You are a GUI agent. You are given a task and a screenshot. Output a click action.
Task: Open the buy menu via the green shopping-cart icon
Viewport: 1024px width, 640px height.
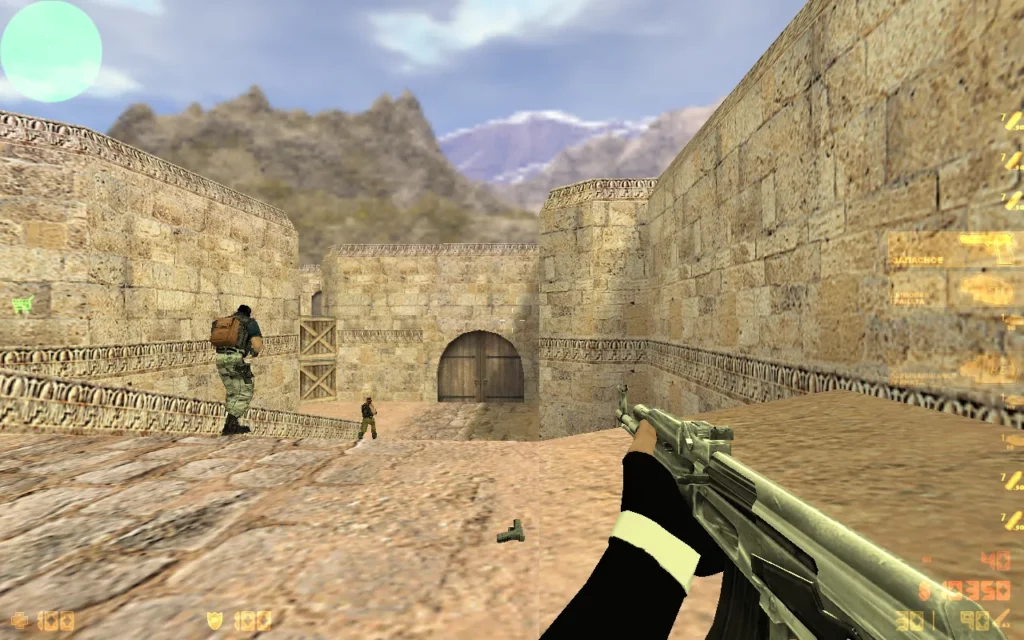click(22, 304)
